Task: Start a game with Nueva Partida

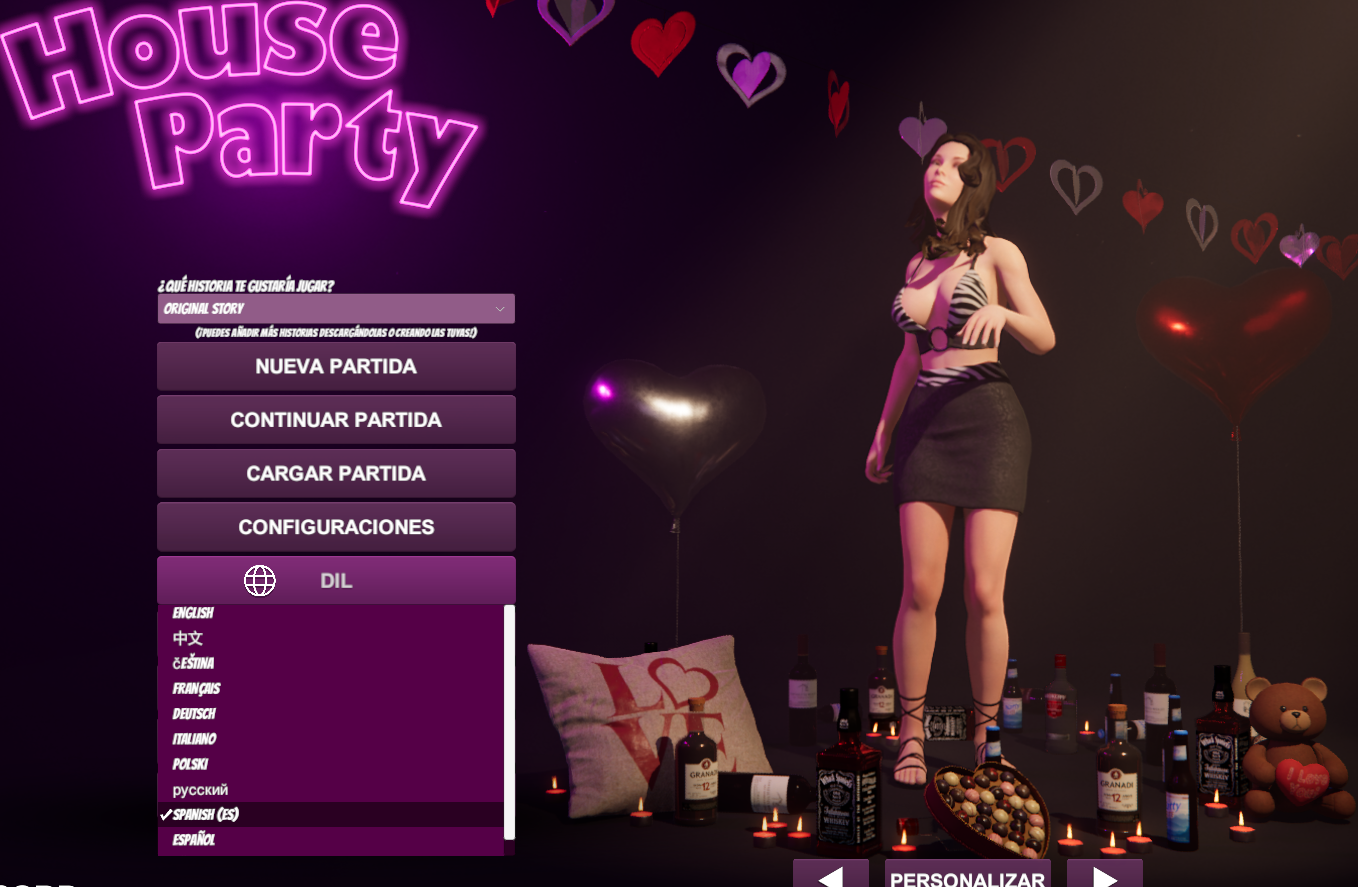Action: [336, 367]
